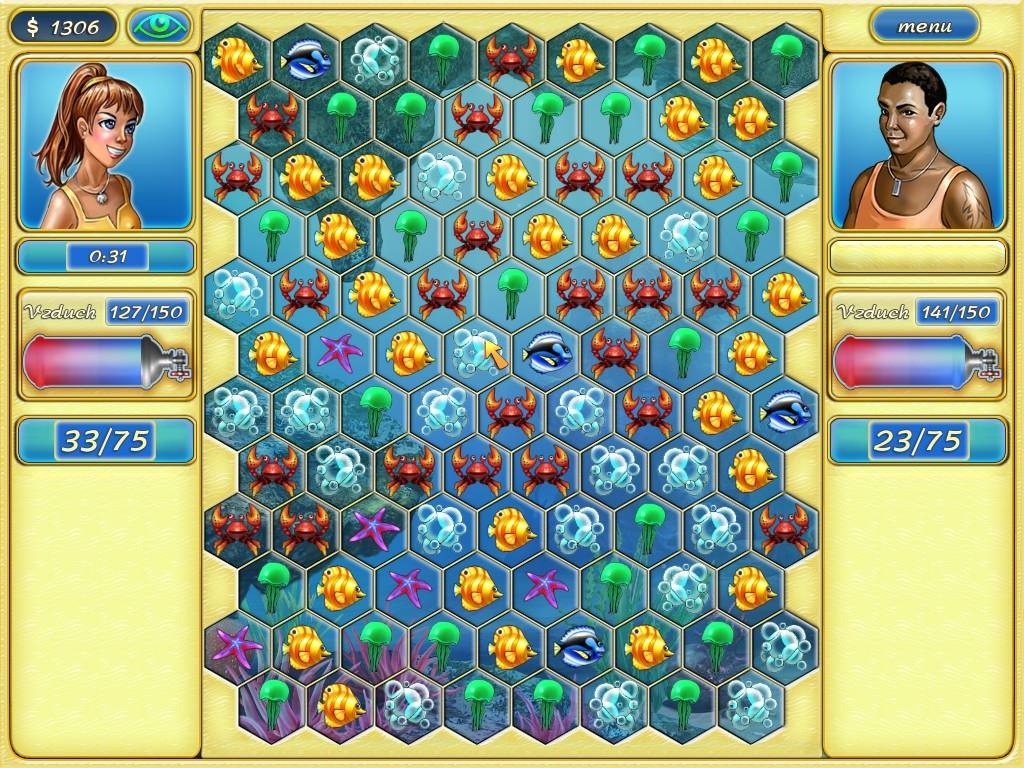Choose the bubble tile under the arrow cursor
The height and width of the screenshot is (768, 1024).
476,351
